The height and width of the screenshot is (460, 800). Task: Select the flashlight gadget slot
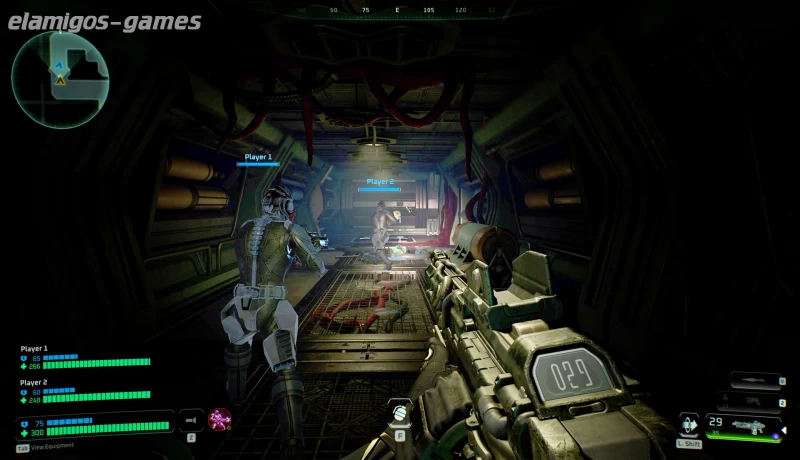click(x=190, y=420)
